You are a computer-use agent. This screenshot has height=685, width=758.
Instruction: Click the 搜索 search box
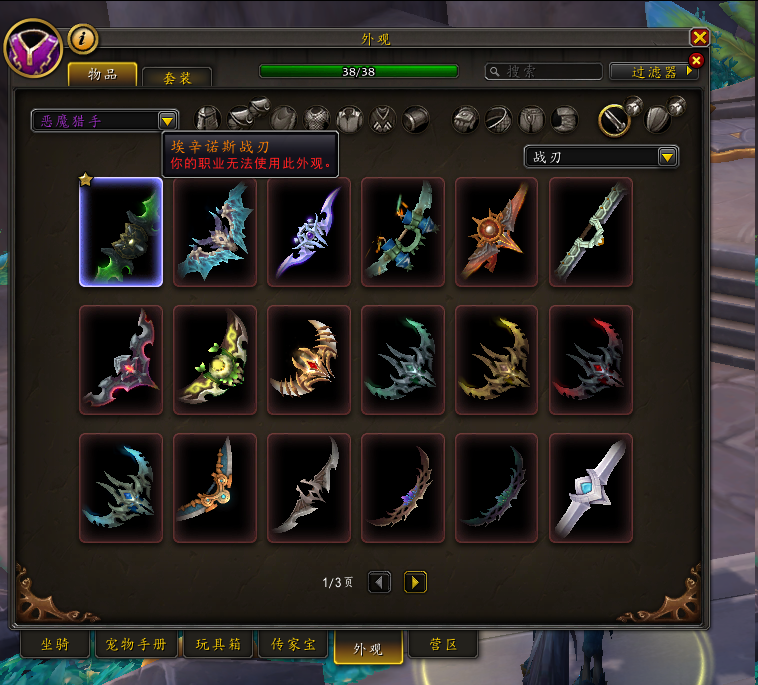(x=543, y=72)
